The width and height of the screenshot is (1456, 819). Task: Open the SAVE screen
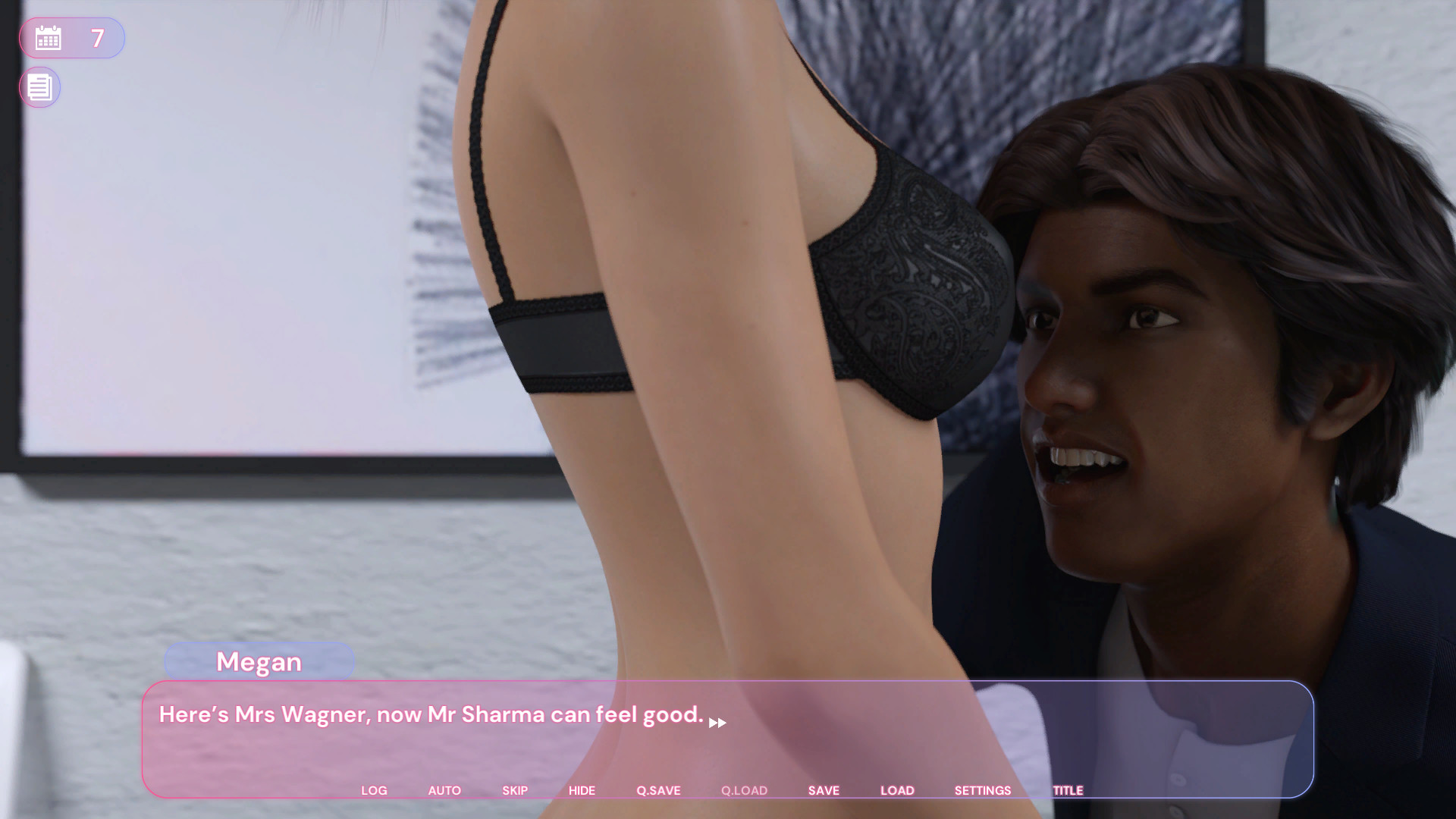[x=824, y=790]
